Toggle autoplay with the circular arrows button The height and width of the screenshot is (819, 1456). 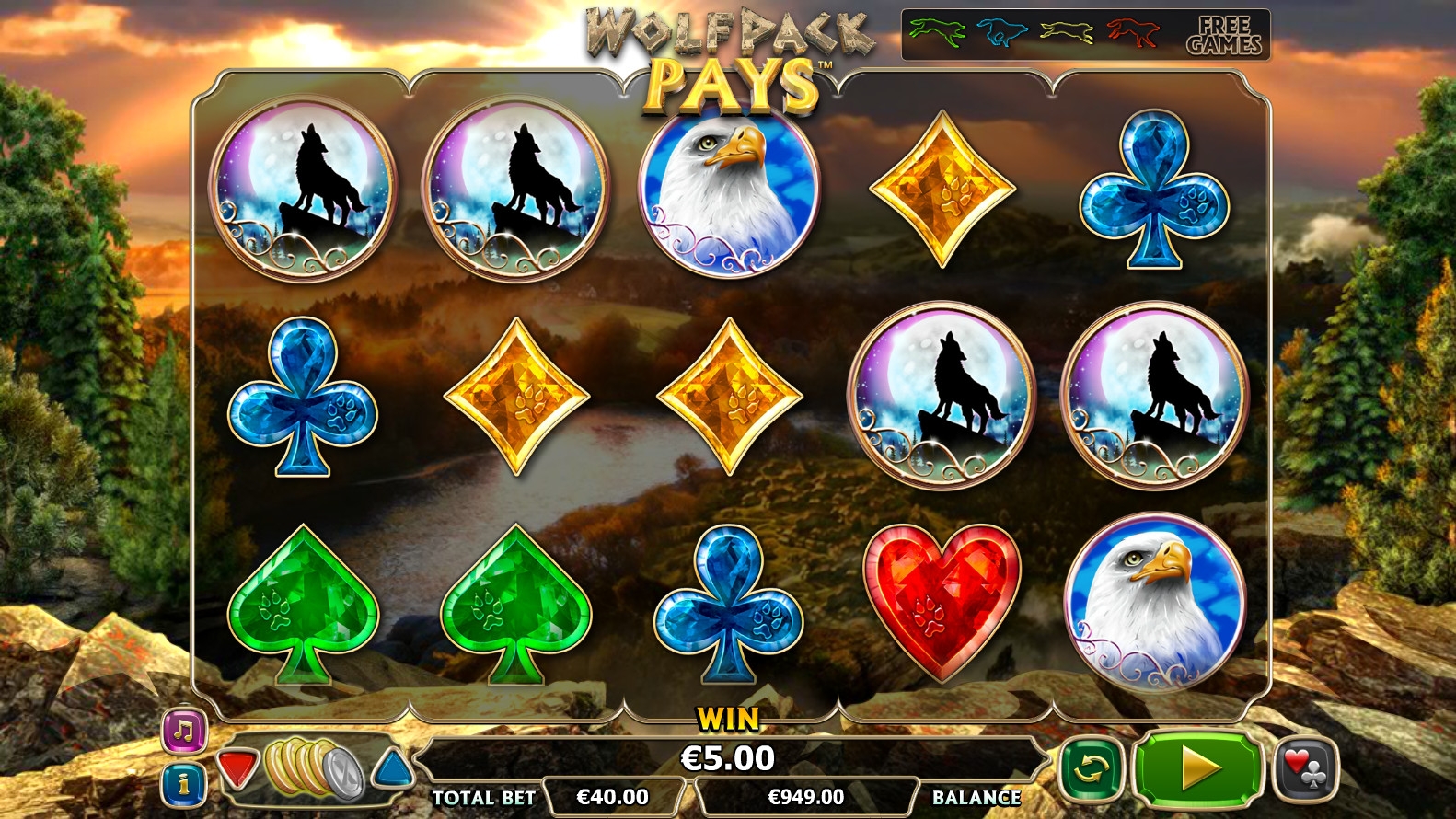[x=1091, y=768]
